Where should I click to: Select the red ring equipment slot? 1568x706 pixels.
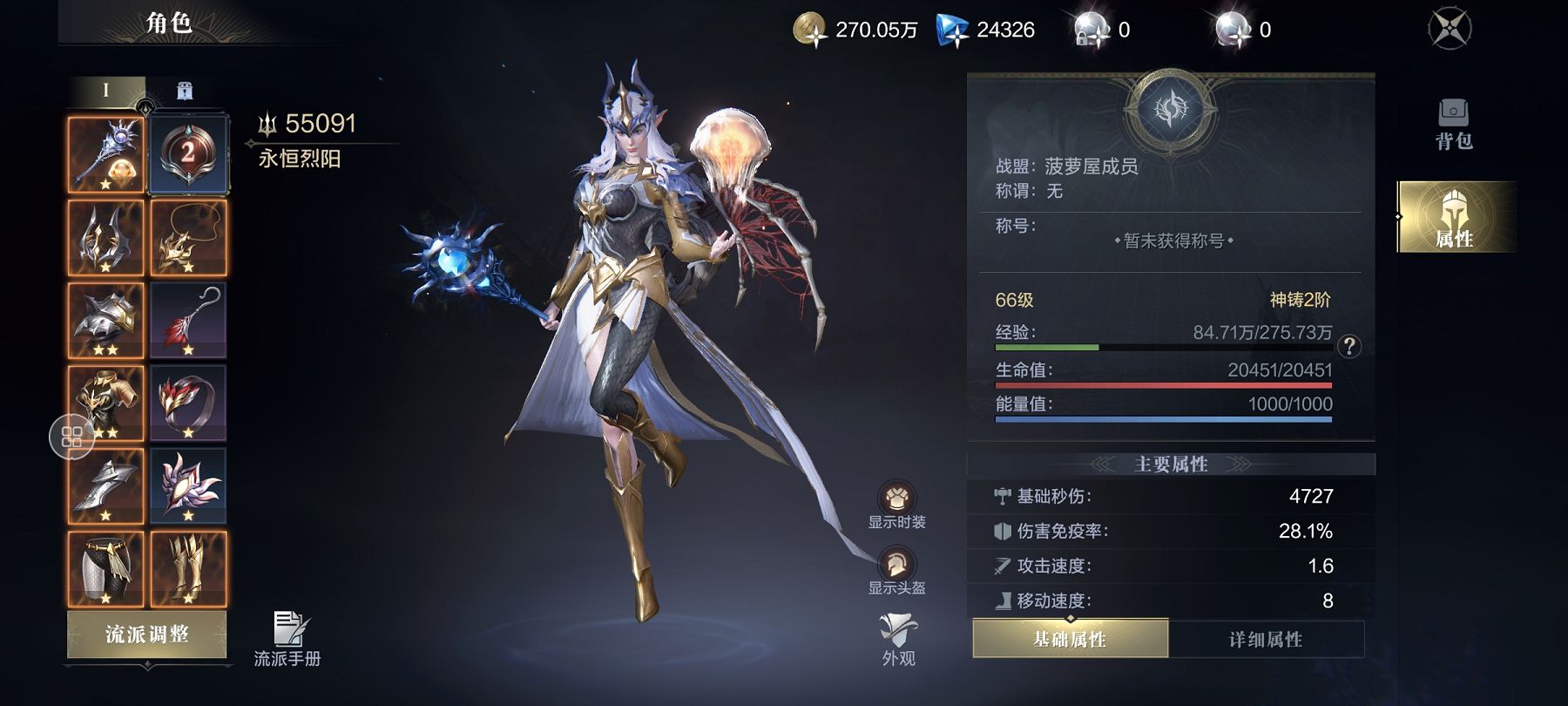(x=188, y=403)
